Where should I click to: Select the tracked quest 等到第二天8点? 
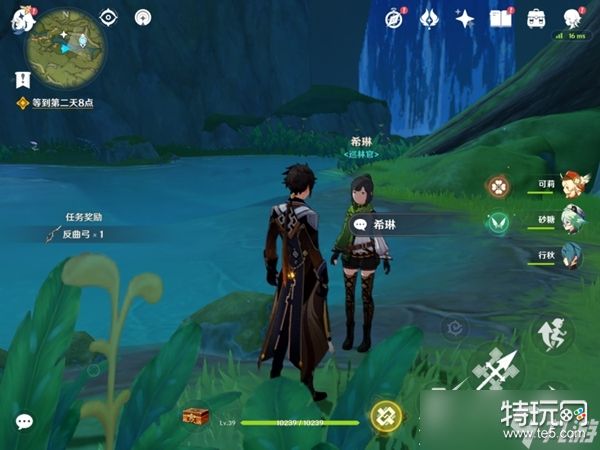pyautogui.click(x=60, y=103)
